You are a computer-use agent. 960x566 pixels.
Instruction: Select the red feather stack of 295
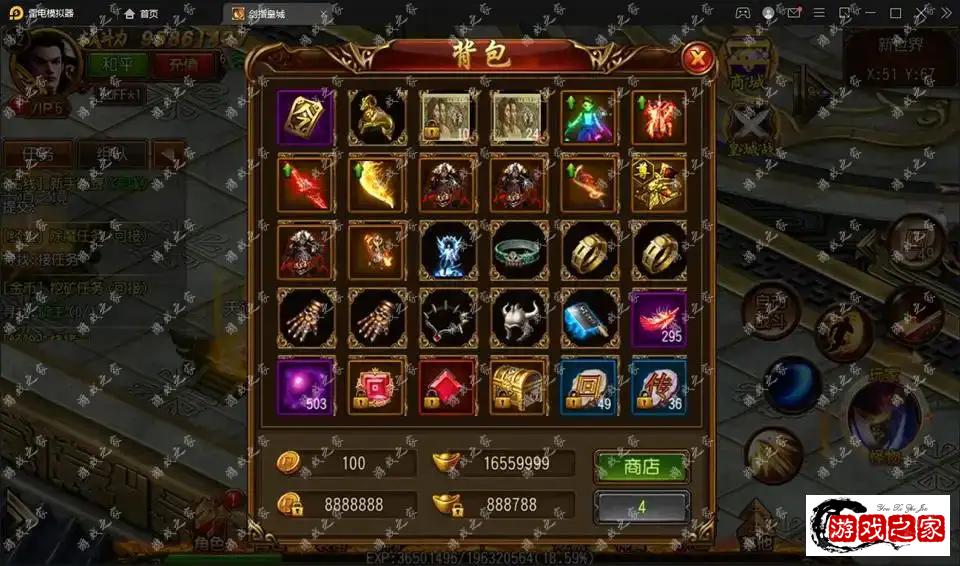coord(659,318)
